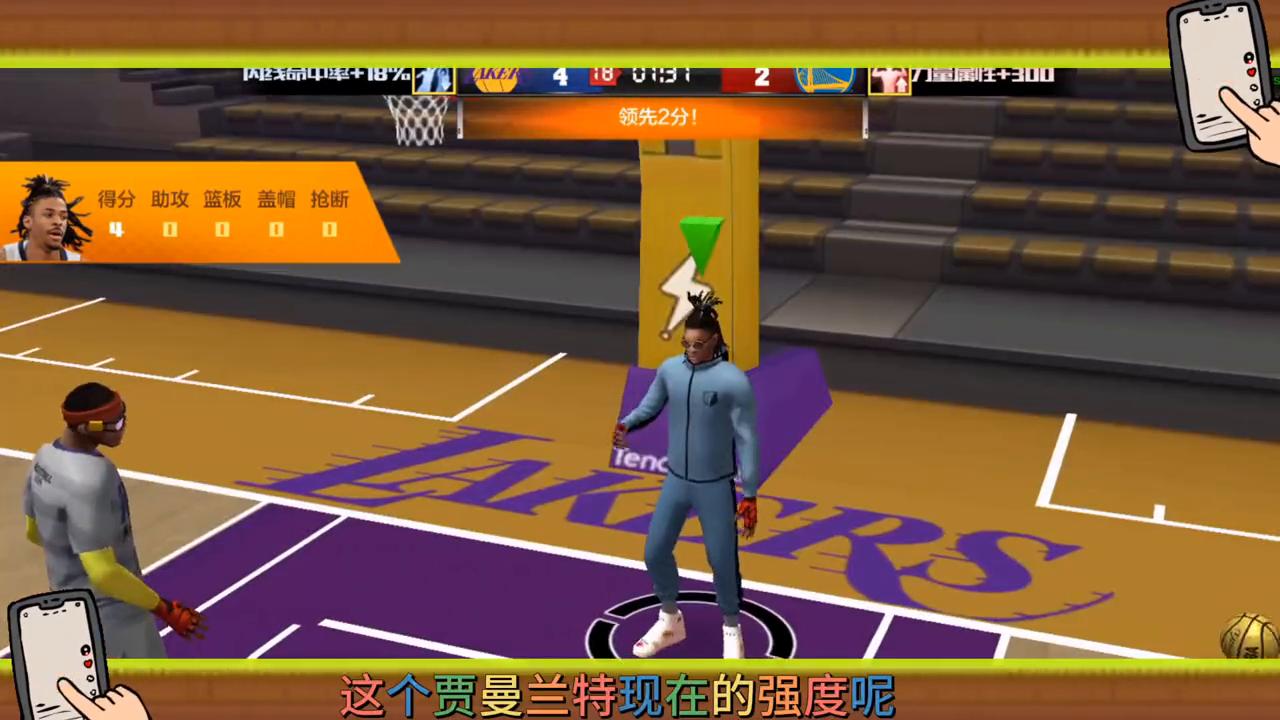Select the 得分 stat label

117,200
